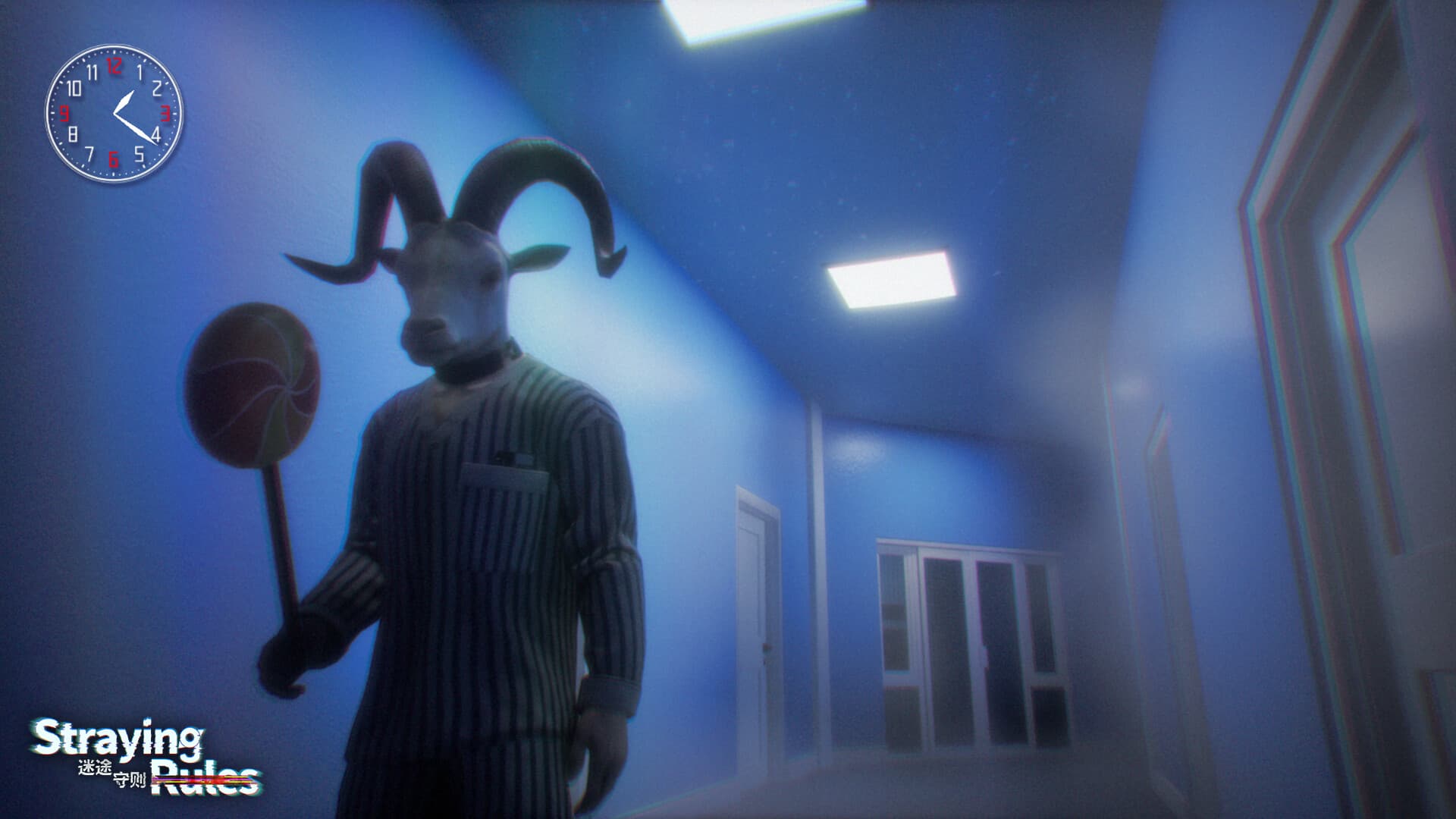Click the clock face in the corner

click(114, 114)
